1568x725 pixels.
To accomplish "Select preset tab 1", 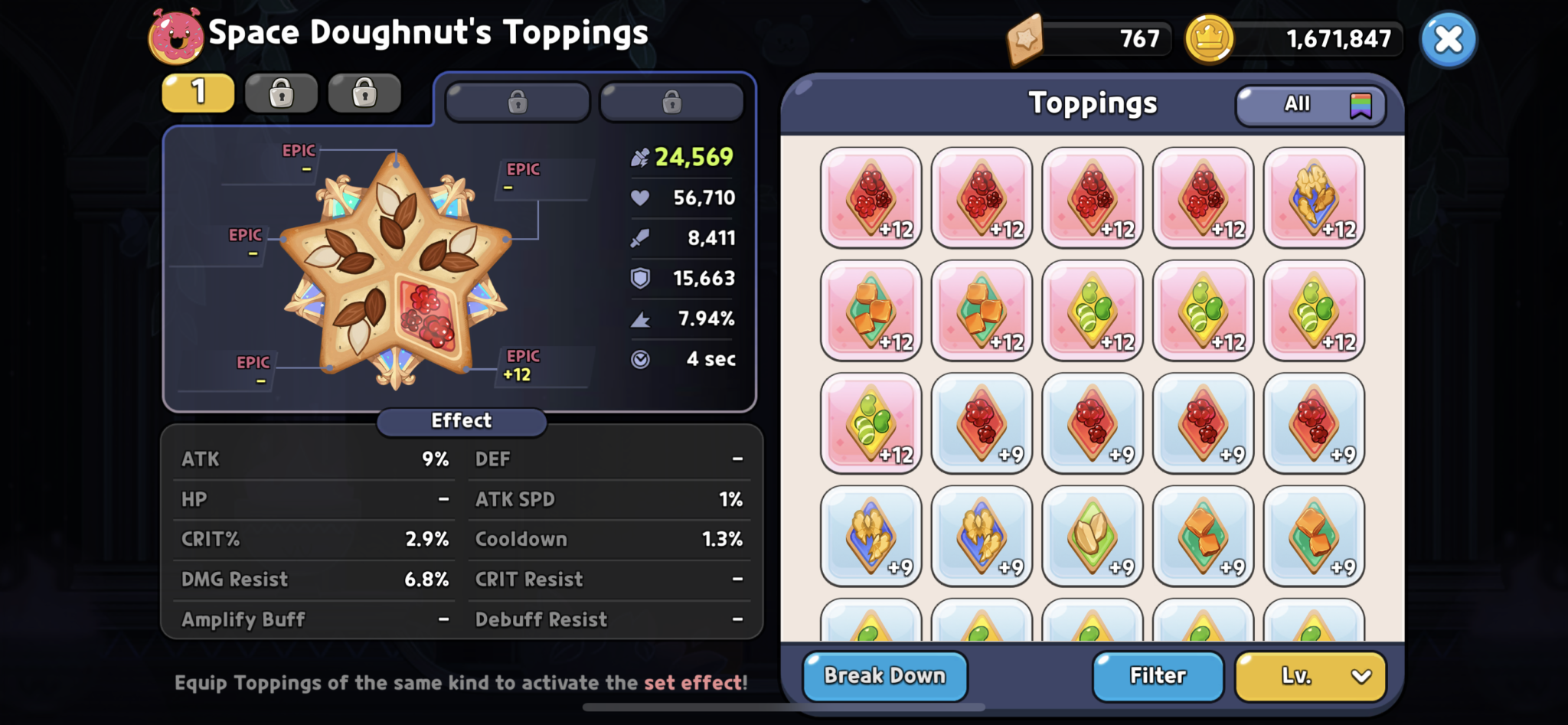I will coord(198,92).
